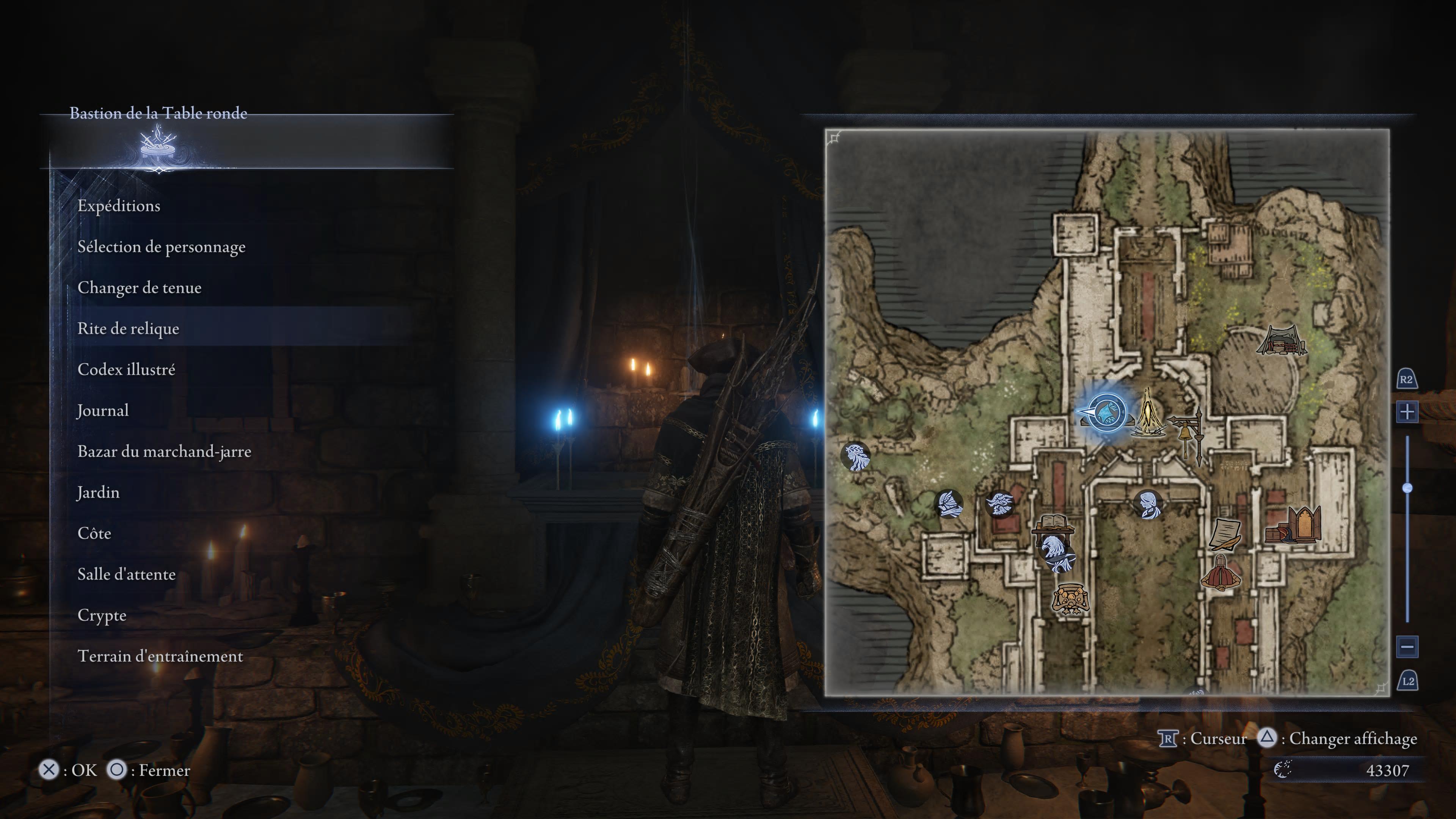Click the tent marker on the map
This screenshot has height=819, width=1456.
click(1281, 340)
